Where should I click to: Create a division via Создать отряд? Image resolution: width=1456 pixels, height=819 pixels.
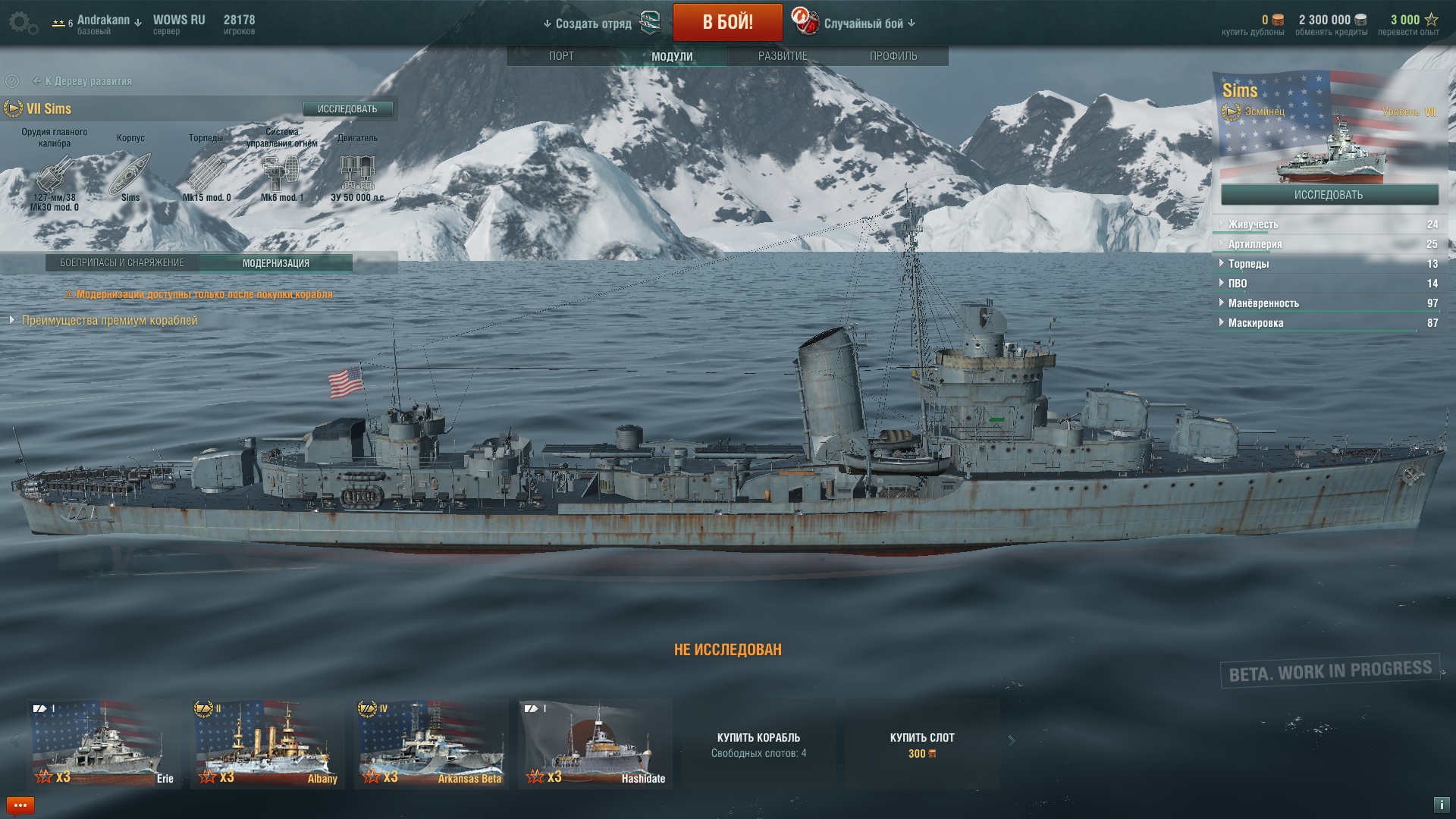tap(593, 24)
